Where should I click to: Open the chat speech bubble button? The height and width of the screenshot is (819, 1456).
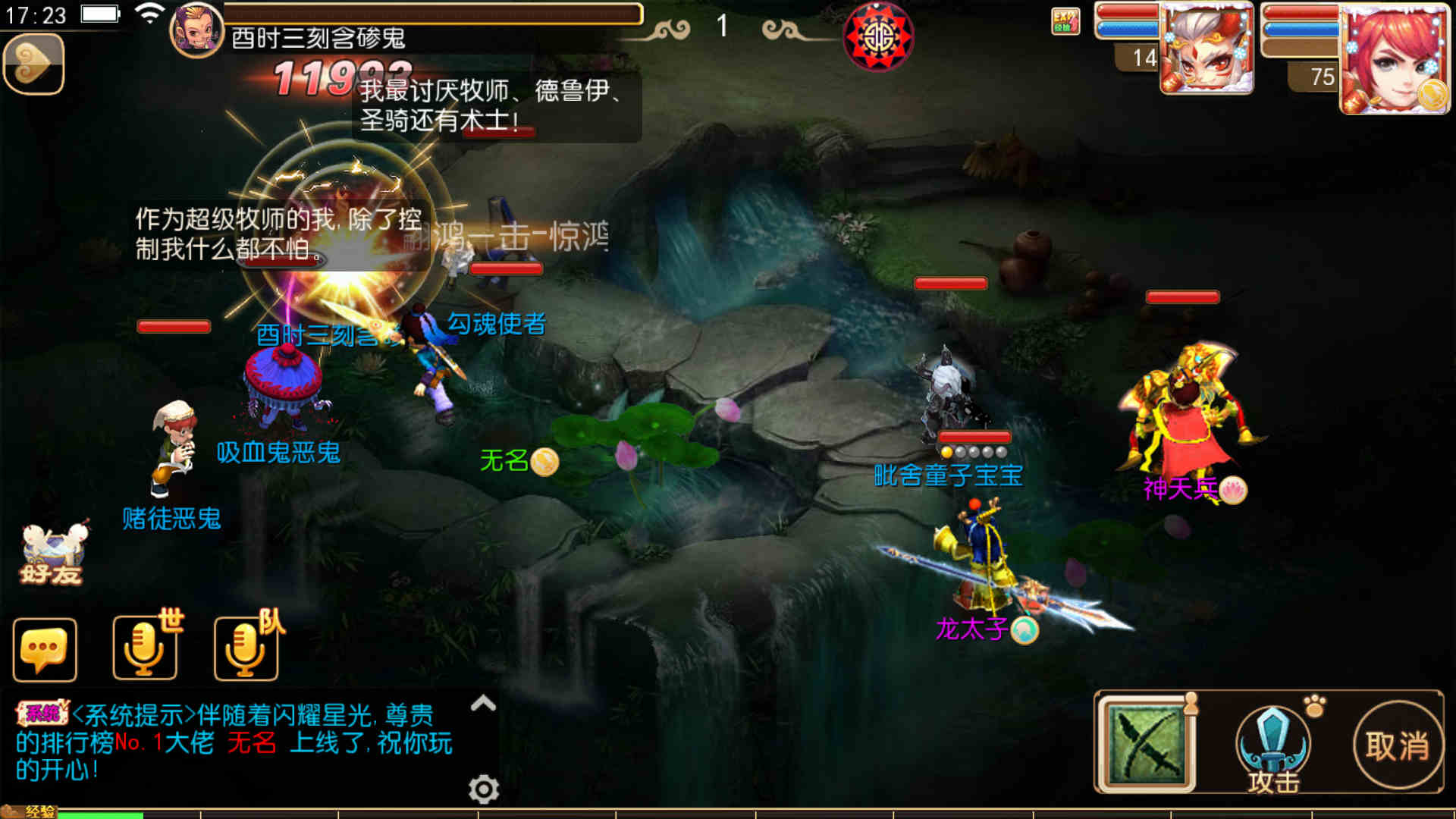45,650
